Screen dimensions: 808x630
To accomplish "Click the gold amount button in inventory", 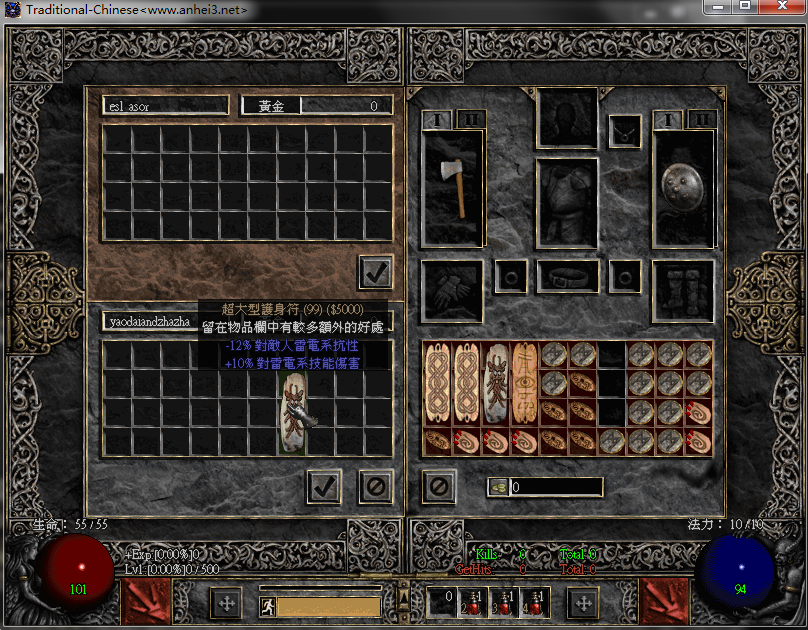I will 498,488.
